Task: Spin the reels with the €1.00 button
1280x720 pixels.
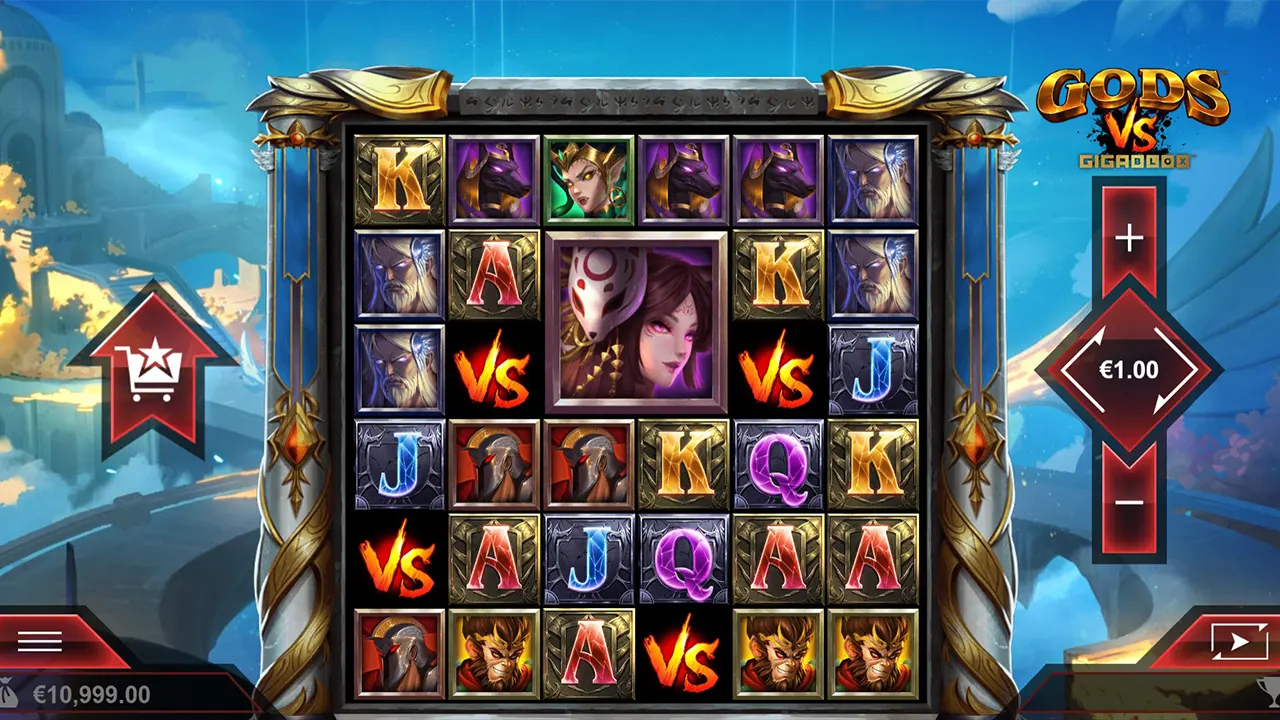Action: 1129,370
